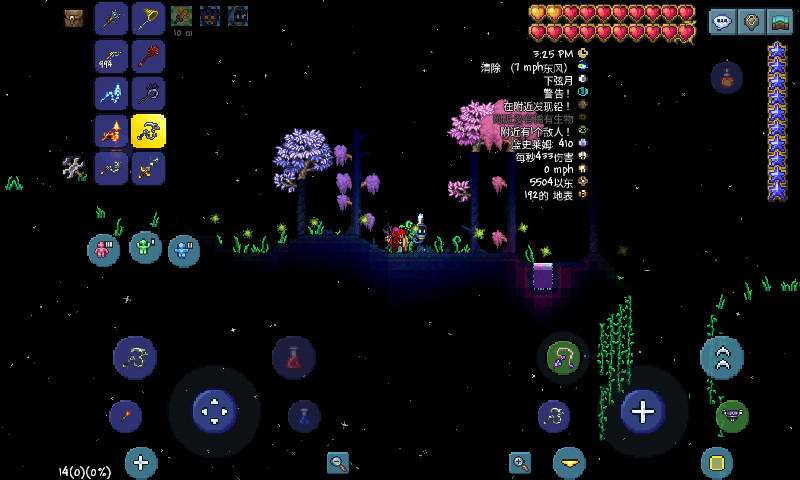This screenshot has width=800, height=480.
Task: Open the chat speech bubble button
Action: (723, 22)
